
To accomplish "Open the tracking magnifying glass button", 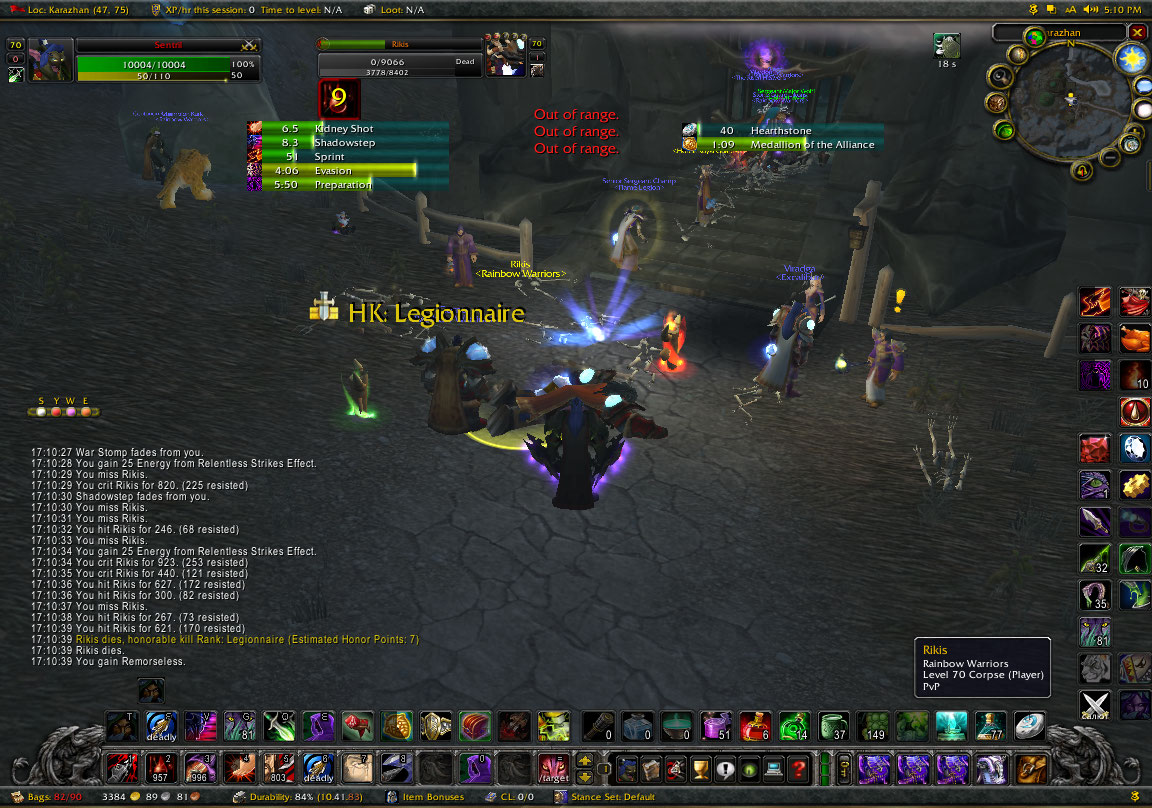I will point(1002,76).
